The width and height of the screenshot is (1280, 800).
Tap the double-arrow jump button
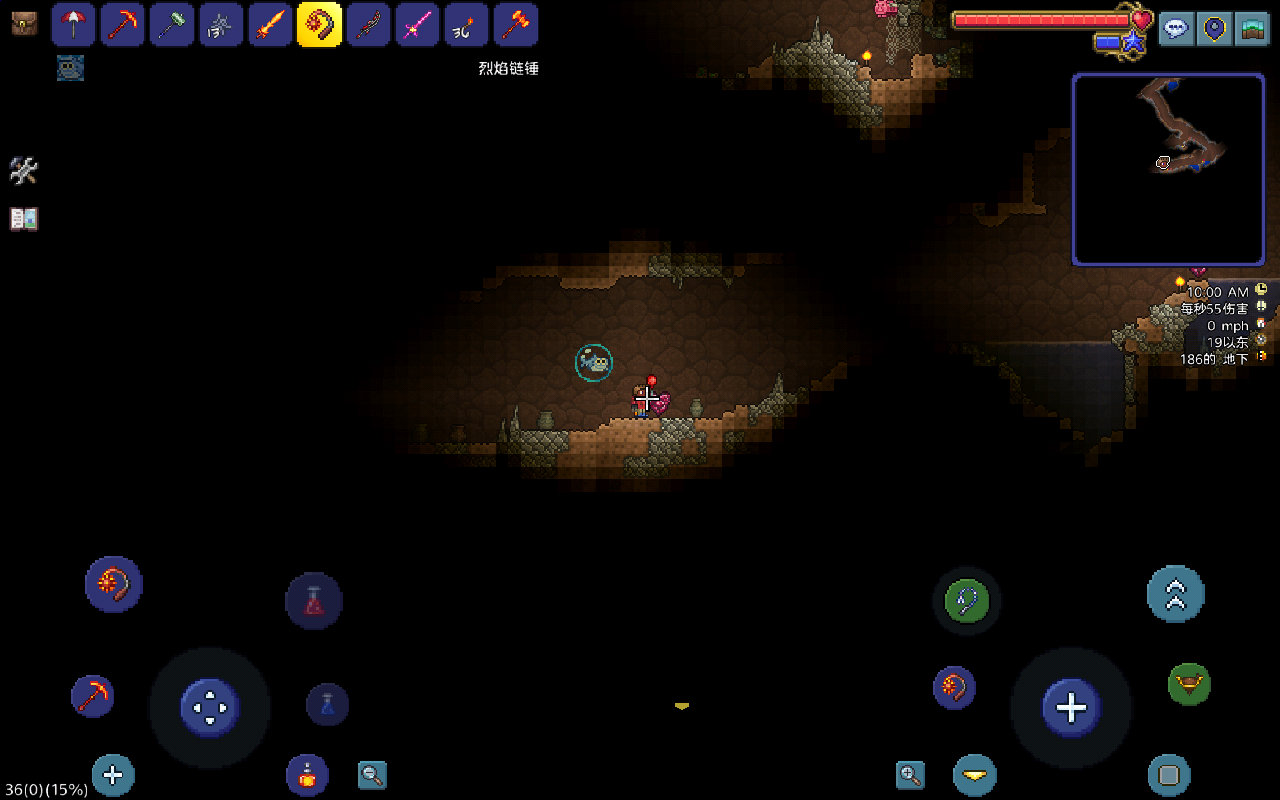coord(1175,594)
